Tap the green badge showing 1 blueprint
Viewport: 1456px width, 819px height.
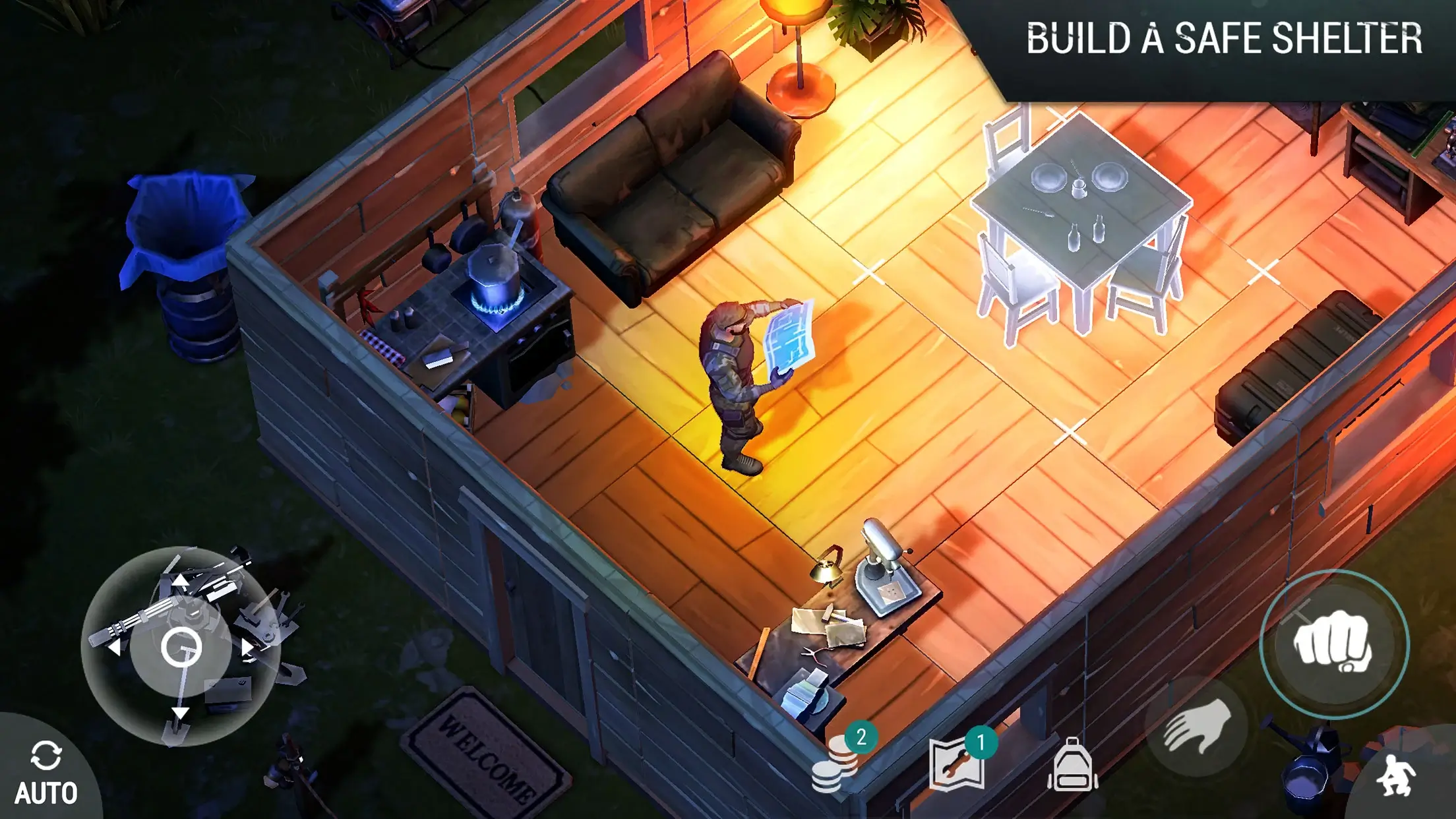[x=981, y=742]
